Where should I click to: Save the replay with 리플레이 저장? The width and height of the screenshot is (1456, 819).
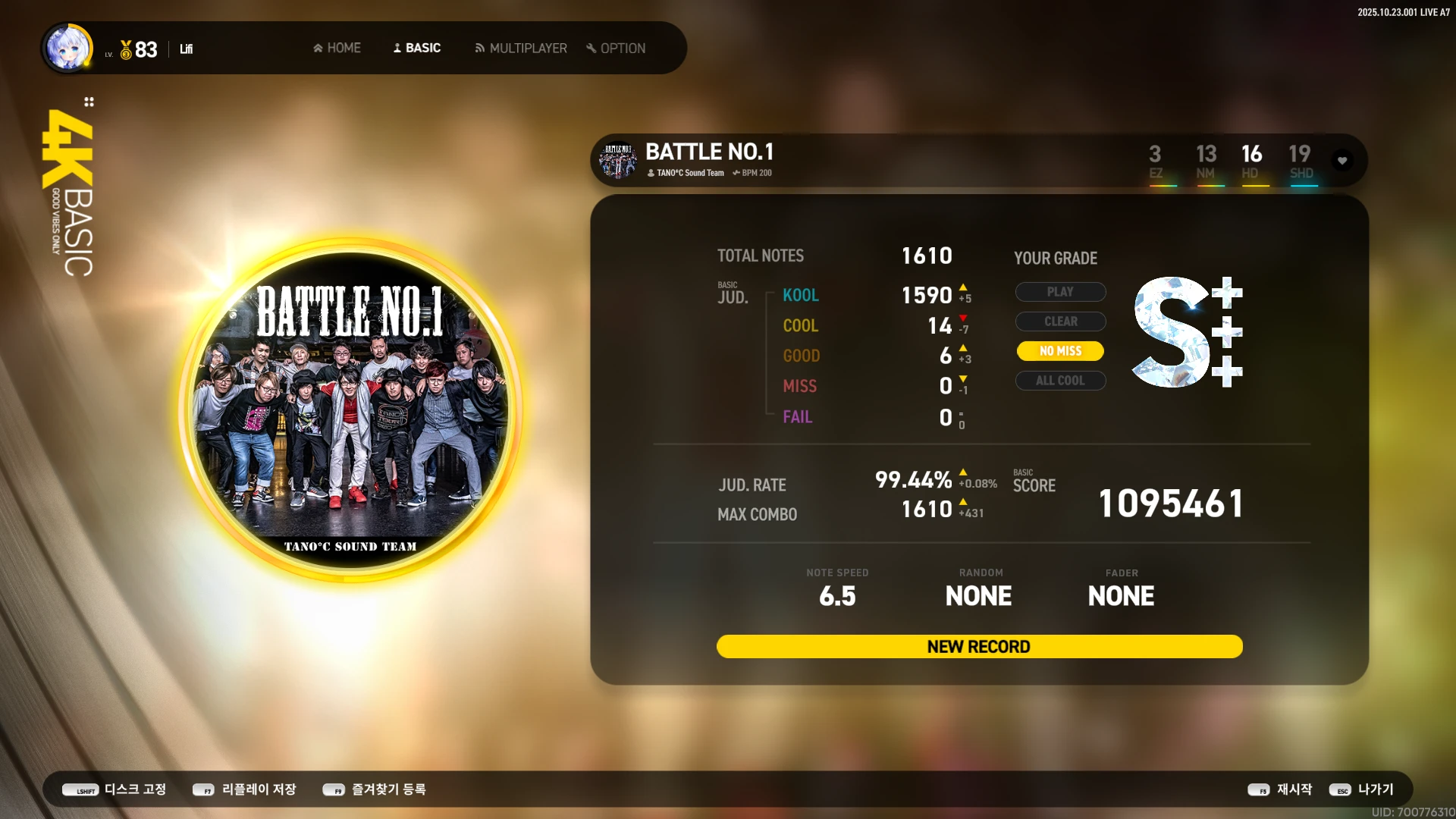click(244, 789)
